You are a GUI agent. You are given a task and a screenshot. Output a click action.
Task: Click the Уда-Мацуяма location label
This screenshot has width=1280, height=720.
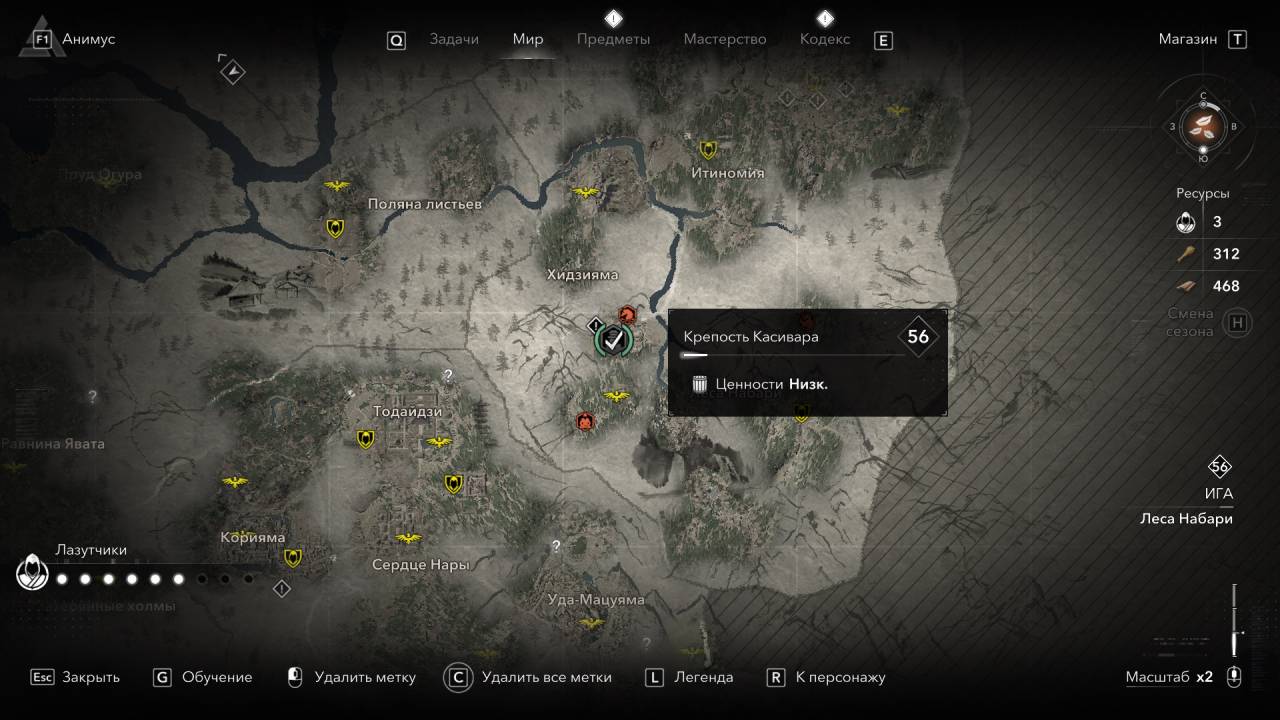click(x=597, y=600)
